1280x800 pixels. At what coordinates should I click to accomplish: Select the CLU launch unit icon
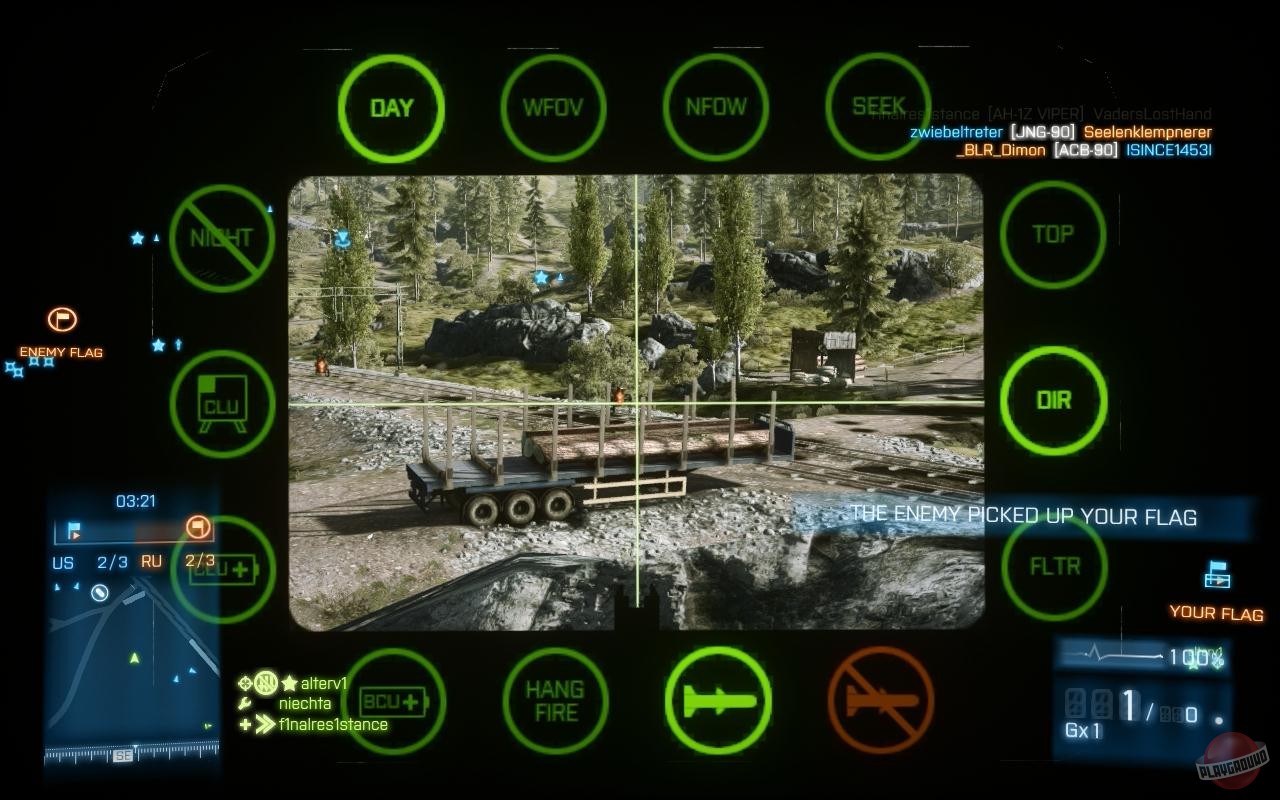[222, 404]
